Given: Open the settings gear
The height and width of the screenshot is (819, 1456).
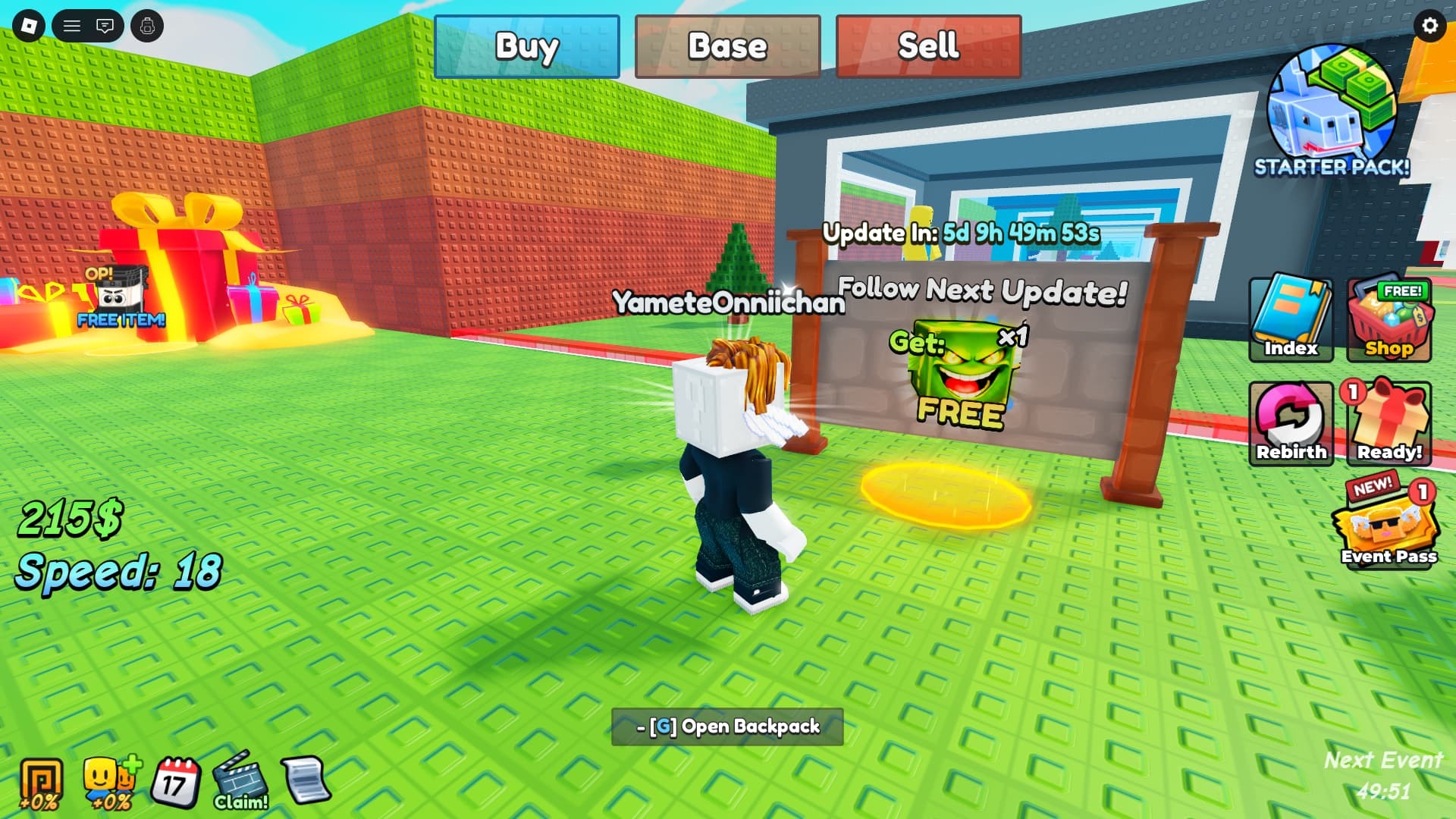Looking at the screenshot, I should point(1429,26).
